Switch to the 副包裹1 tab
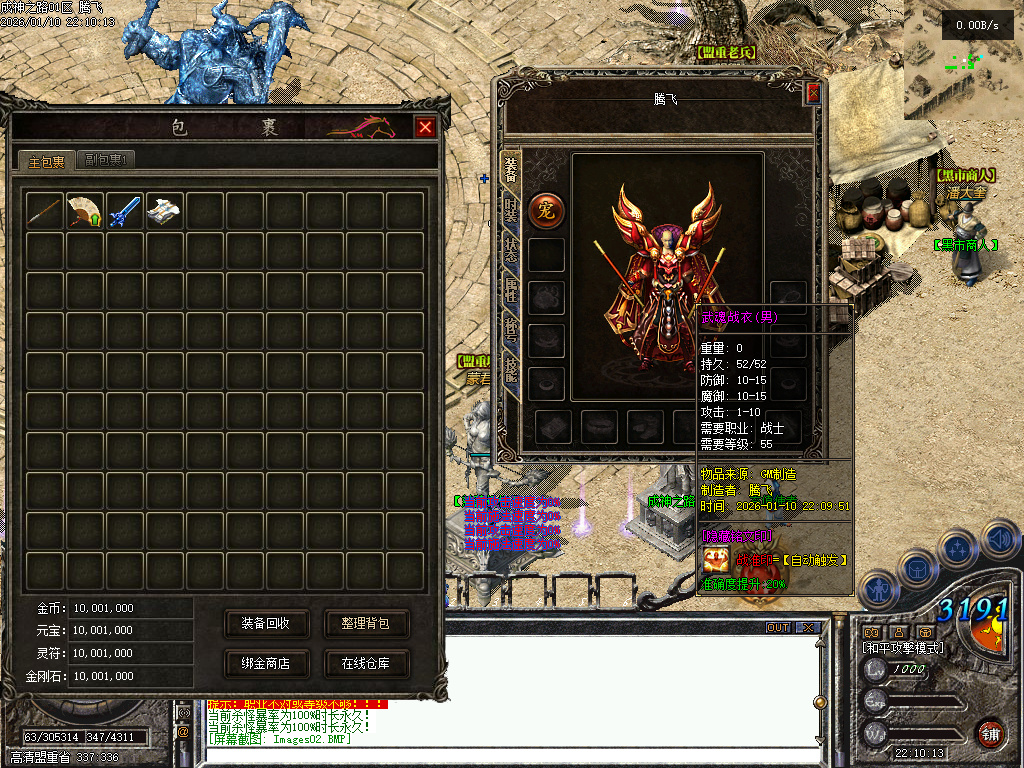Image resolution: width=1024 pixels, height=768 pixels. [104, 160]
